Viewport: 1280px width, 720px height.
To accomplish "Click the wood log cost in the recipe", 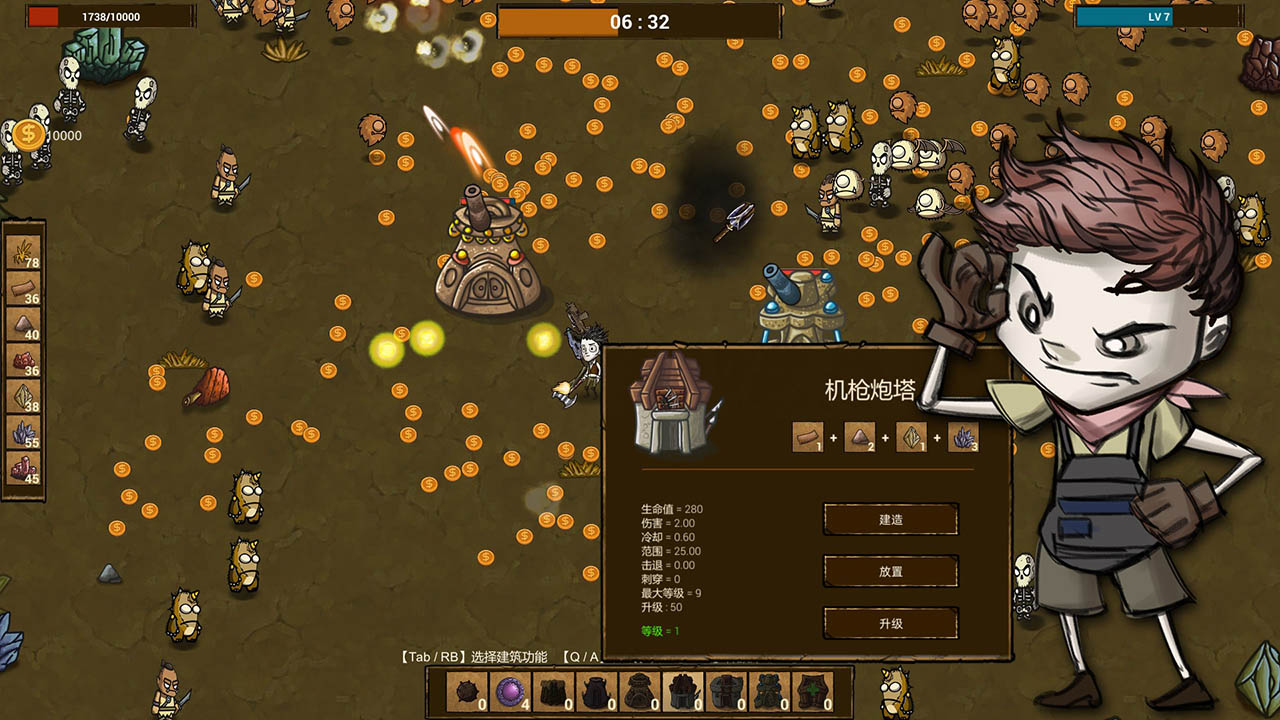I will (x=808, y=437).
